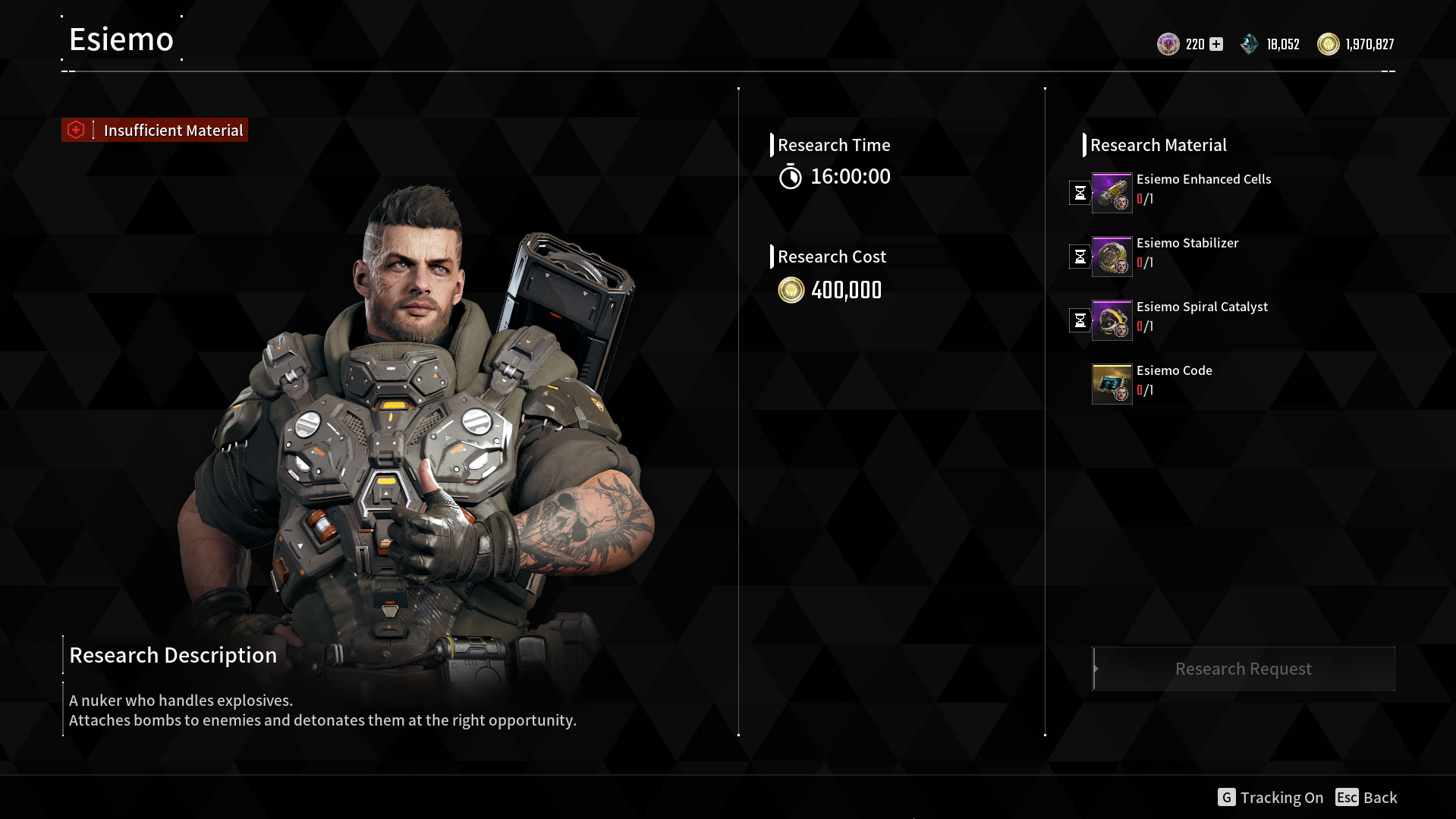Select the Esiemo Code item icon

click(x=1112, y=383)
